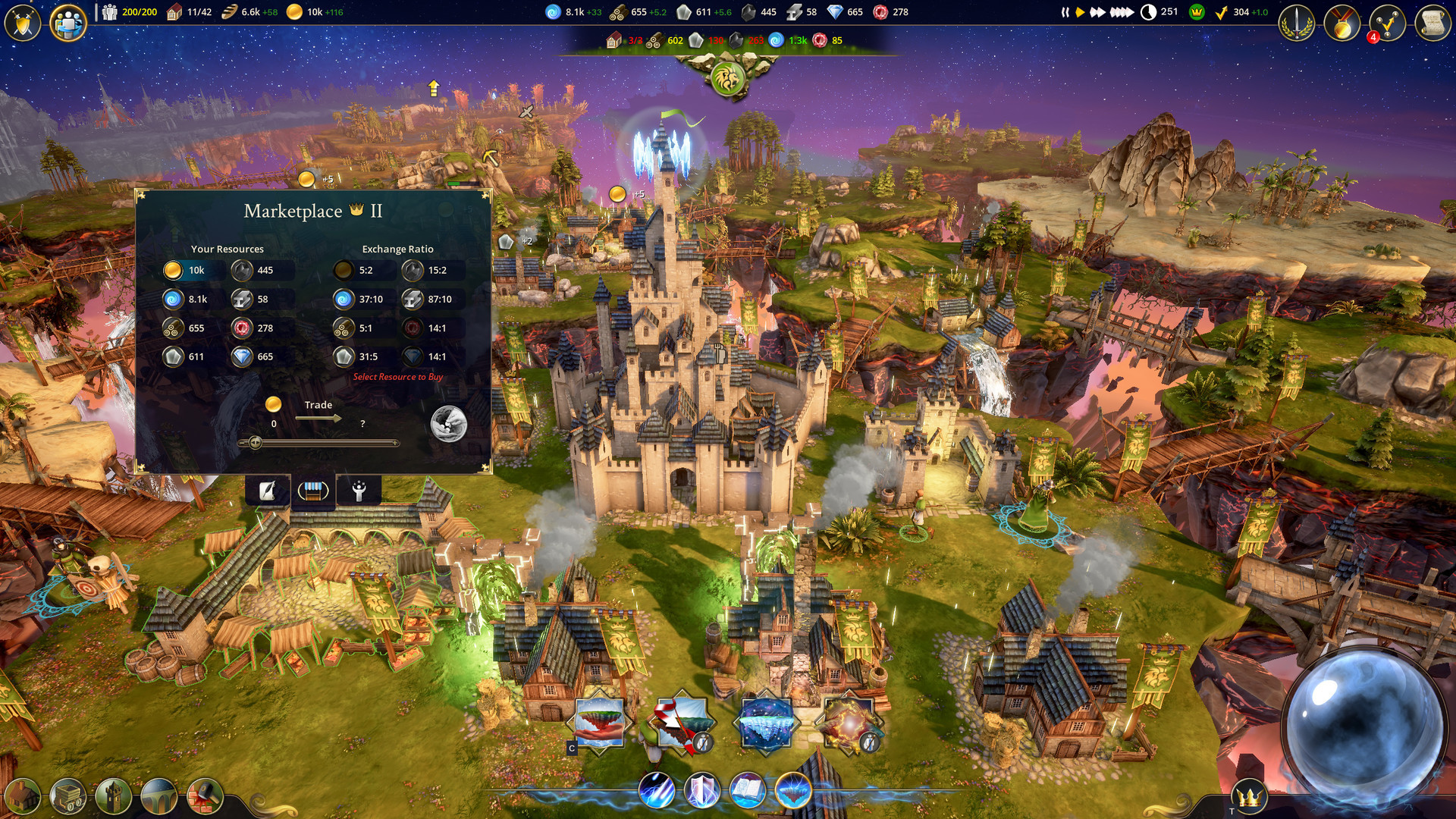This screenshot has width=1456, height=819.
Task: Pause the game speed
Action: pyautogui.click(x=1065, y=12)
